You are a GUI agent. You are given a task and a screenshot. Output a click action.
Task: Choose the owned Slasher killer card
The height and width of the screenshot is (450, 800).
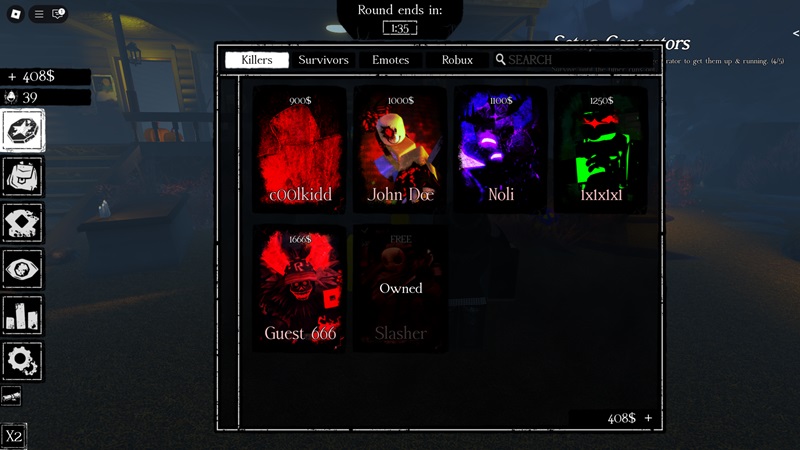pyautogui.click(x=400, y=289)
